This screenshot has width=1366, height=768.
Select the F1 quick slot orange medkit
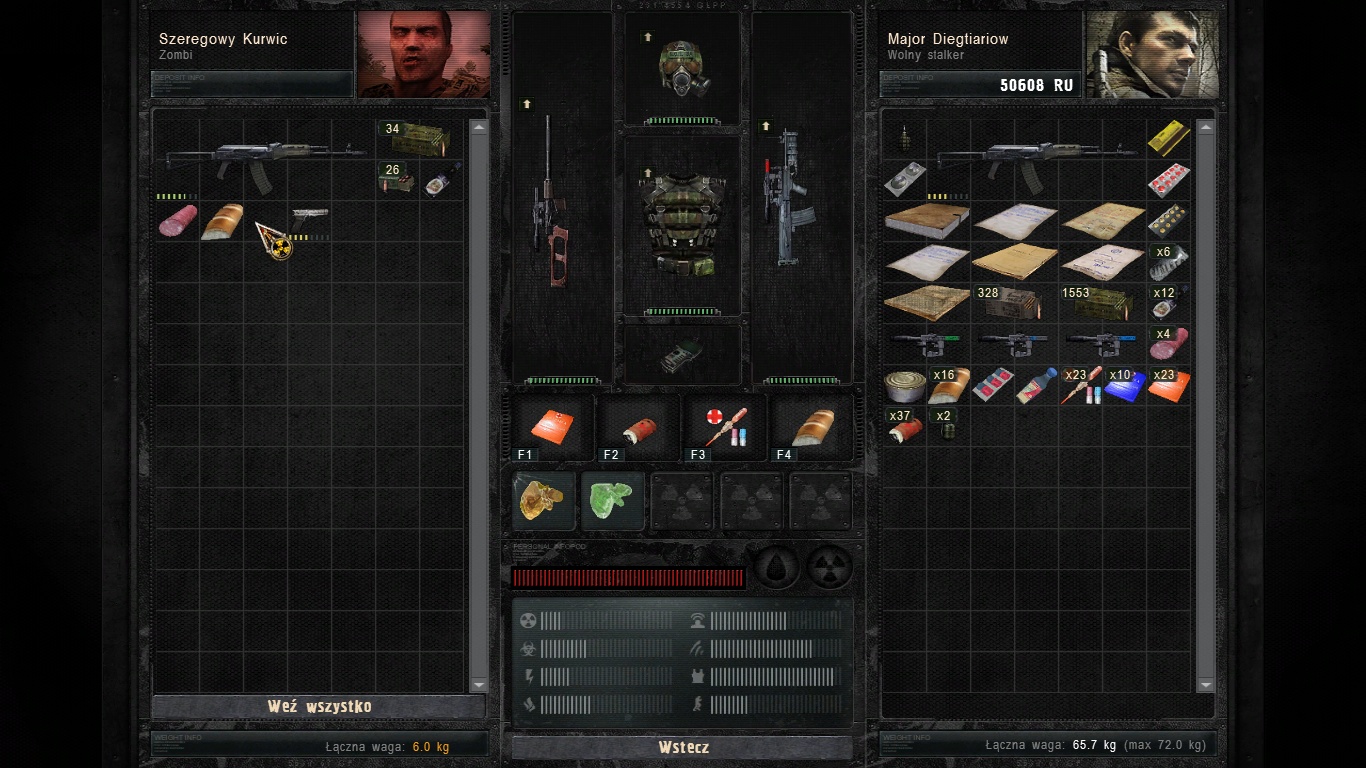[x=552, y=427]
